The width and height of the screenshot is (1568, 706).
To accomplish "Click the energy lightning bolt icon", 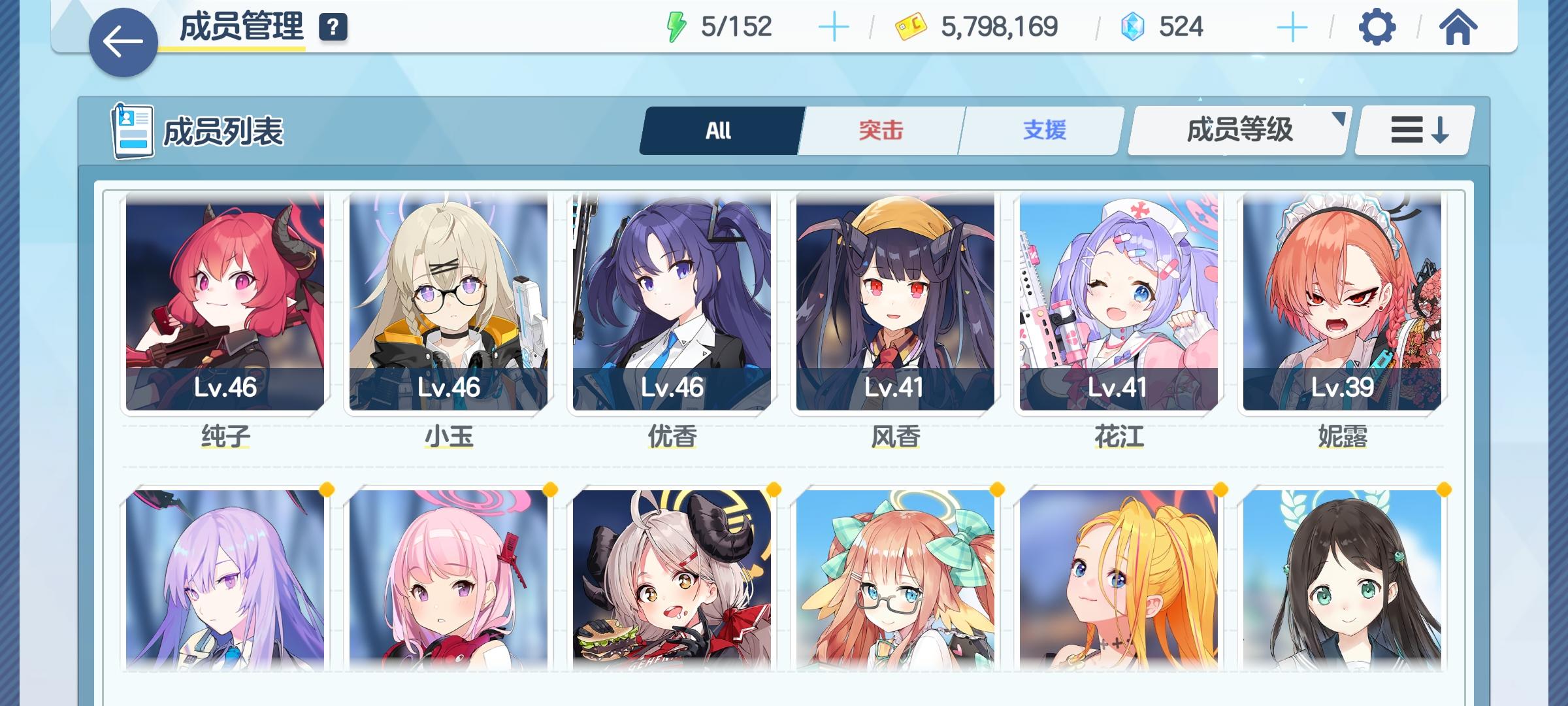I will pyautogui.click(x=677, y=26).
